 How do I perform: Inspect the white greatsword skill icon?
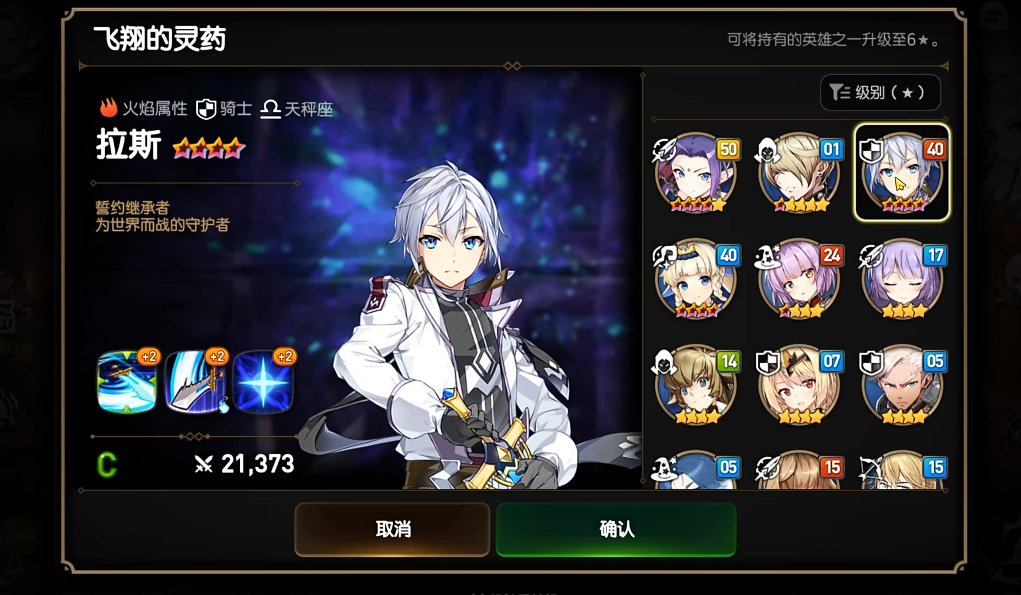195,382
